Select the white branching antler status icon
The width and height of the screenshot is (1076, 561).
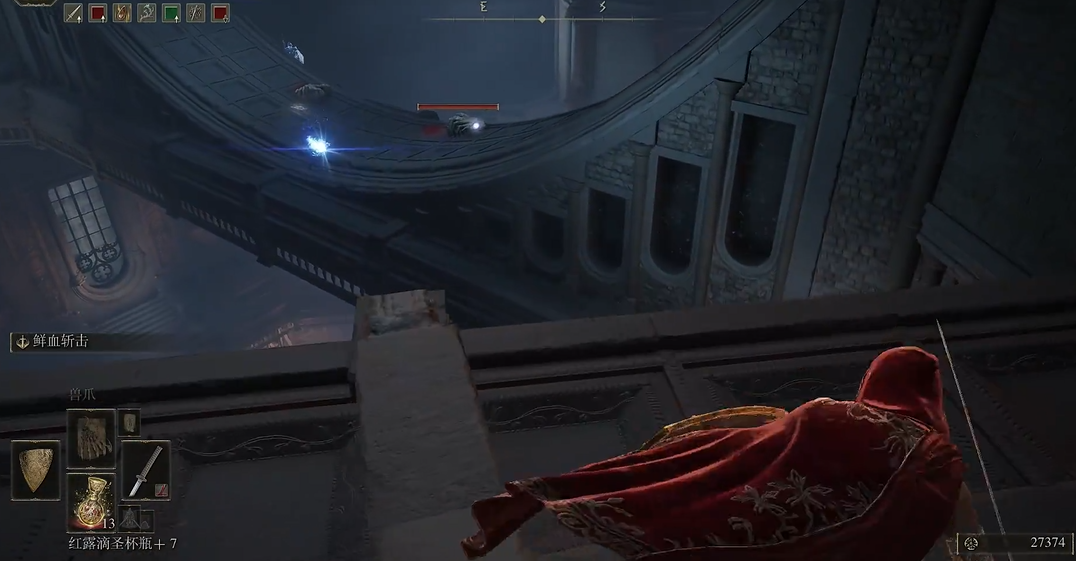coord(147,13)
